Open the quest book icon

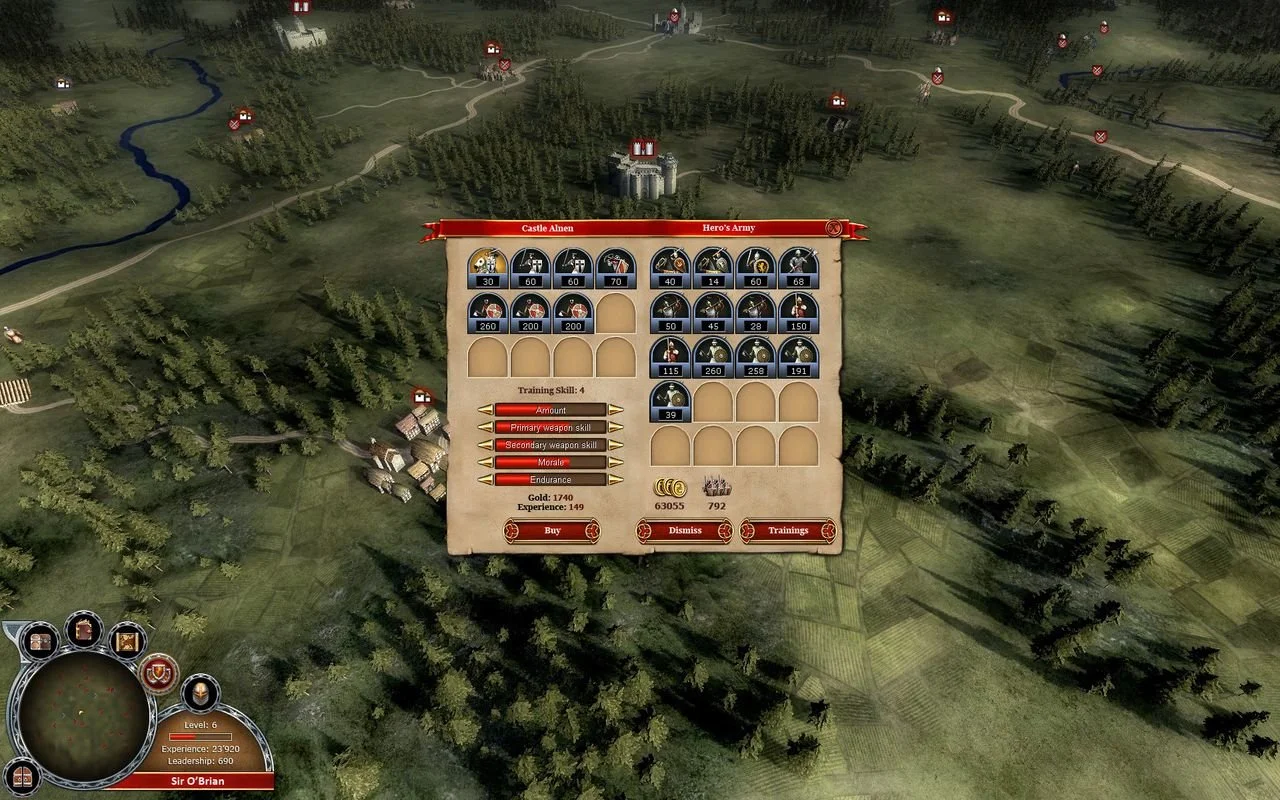pyautogui.click(x=83, y=628)
